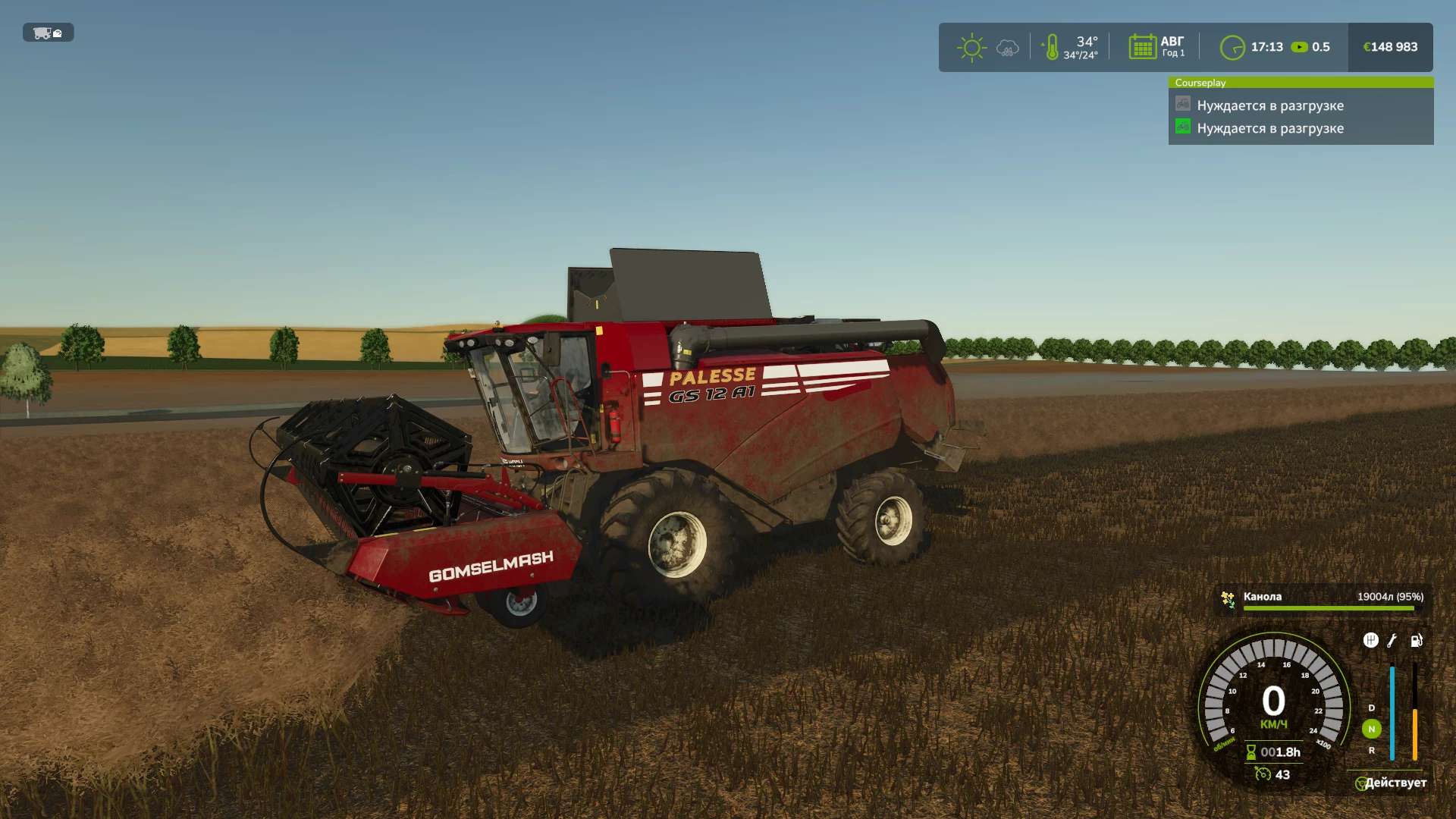Select the green N gear indicator
The width and height of the screenshot is (1456, 819).
[x=1371, y=729]
